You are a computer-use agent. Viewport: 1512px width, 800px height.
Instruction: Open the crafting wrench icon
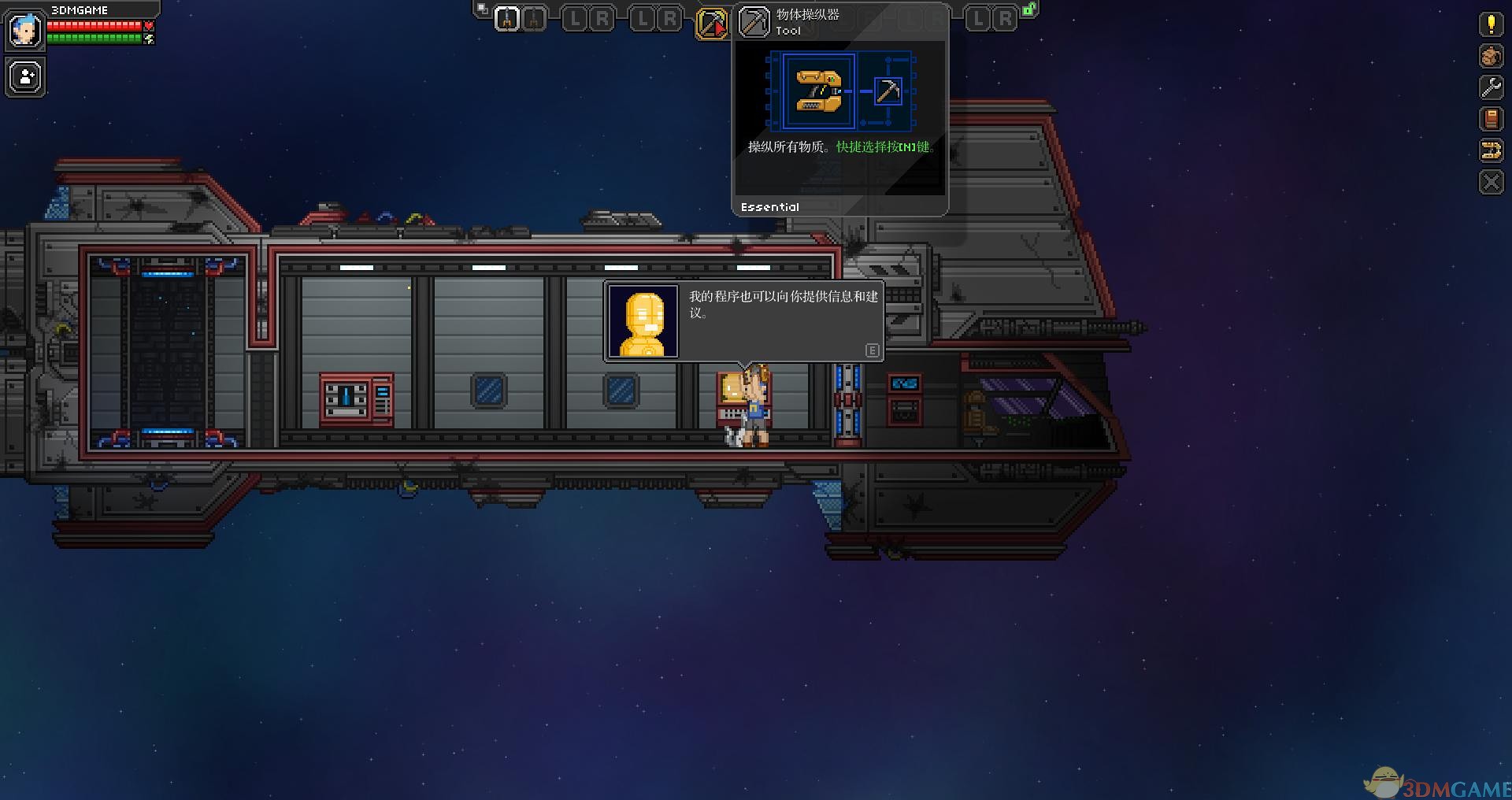1490,87
